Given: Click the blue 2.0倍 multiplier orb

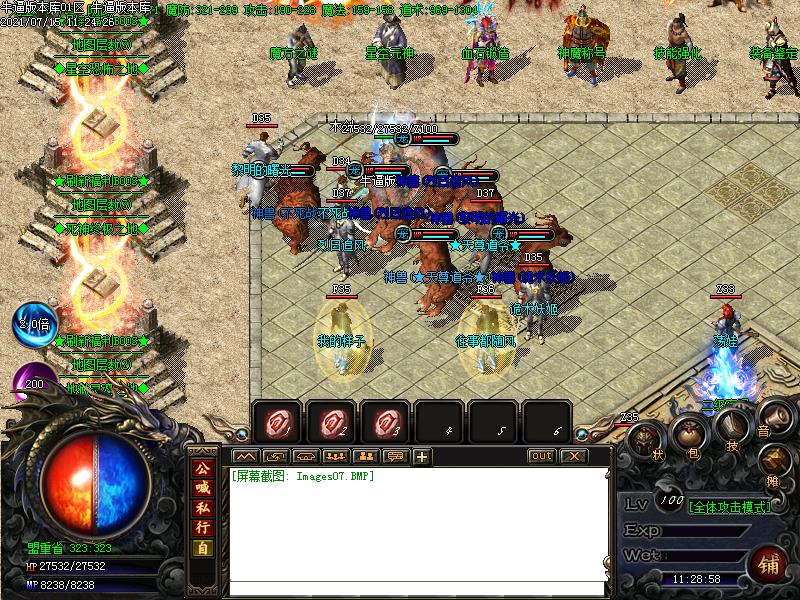Looking at the screenshot, I should (35, 323).
